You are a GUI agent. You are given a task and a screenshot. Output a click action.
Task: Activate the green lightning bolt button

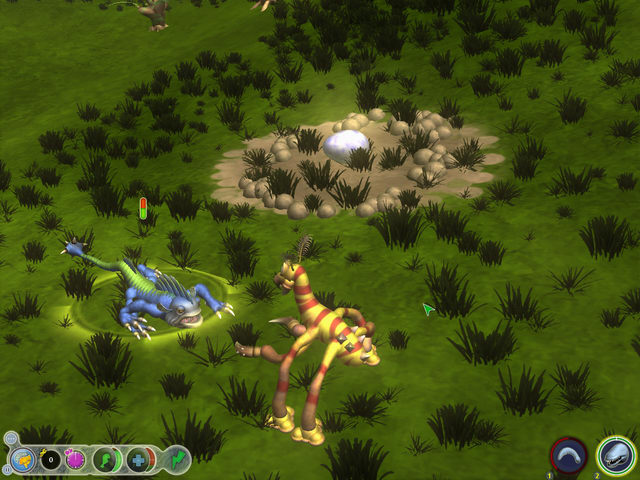pos(176,460)
